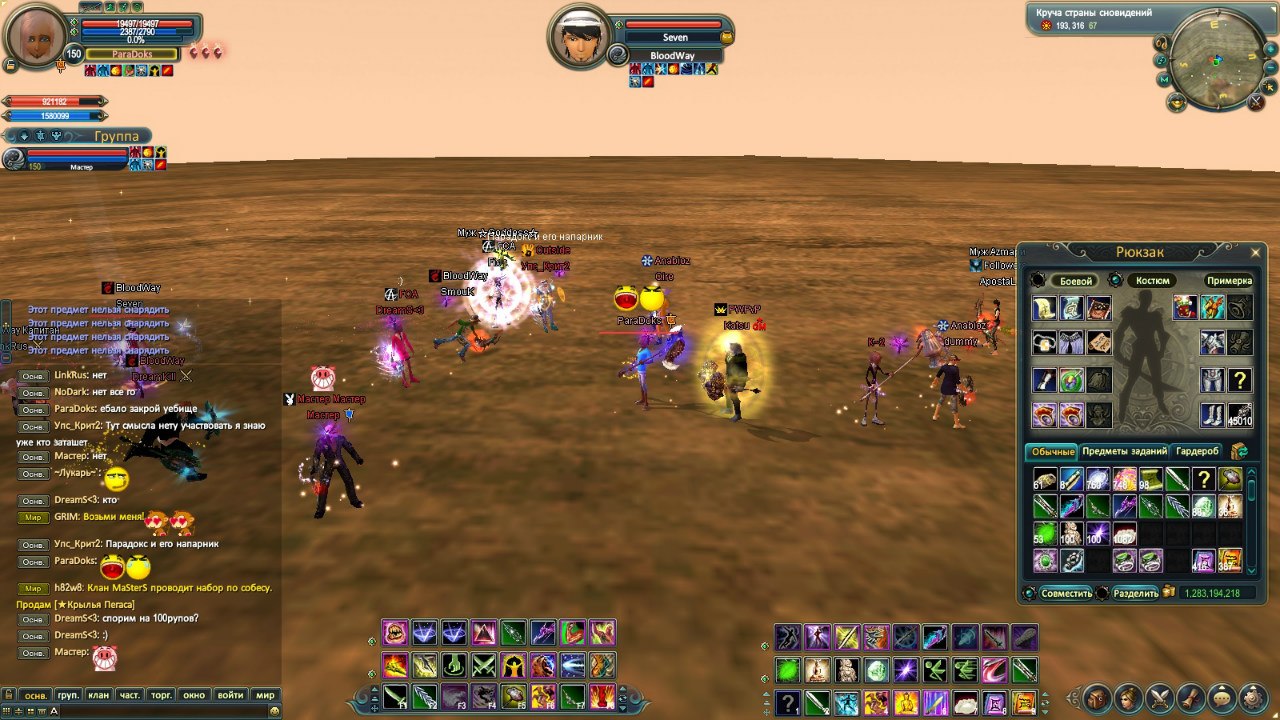1280x720 pixels.
Task: Switch chat to the мир channel
Action: coord(265,695)
